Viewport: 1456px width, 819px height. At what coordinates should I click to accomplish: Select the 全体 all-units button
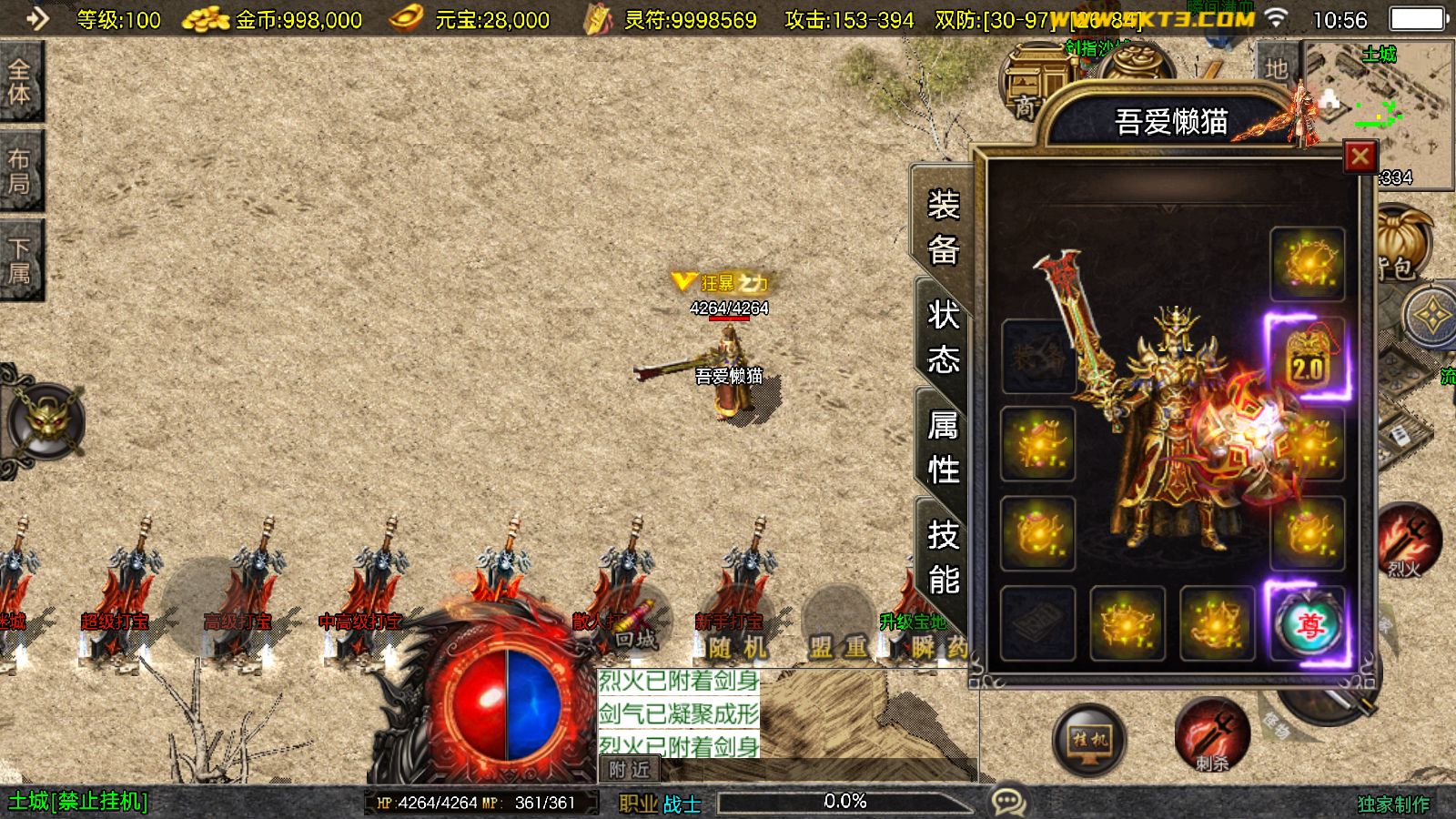coord(20,82)
